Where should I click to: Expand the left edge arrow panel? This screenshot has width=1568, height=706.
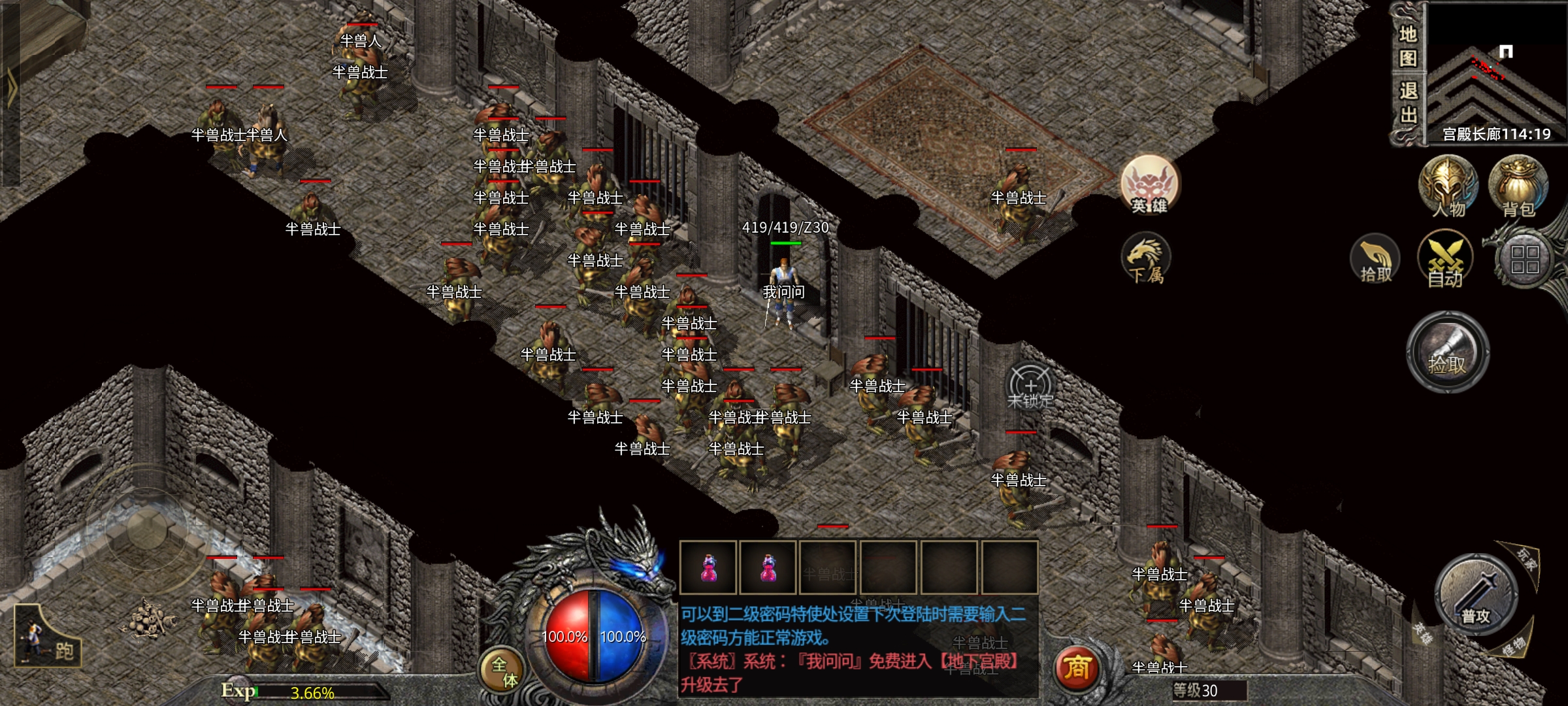(11, 88)
